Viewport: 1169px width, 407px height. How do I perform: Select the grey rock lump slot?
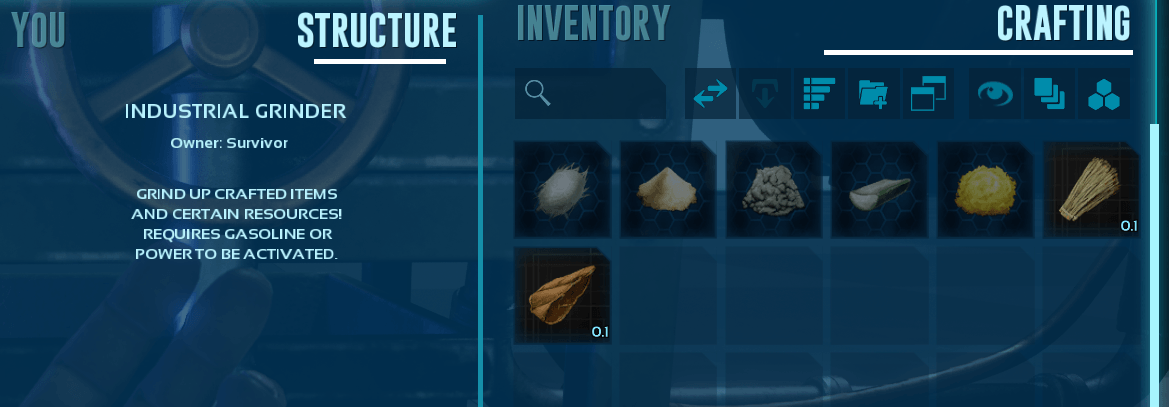(x=774, y=189)
